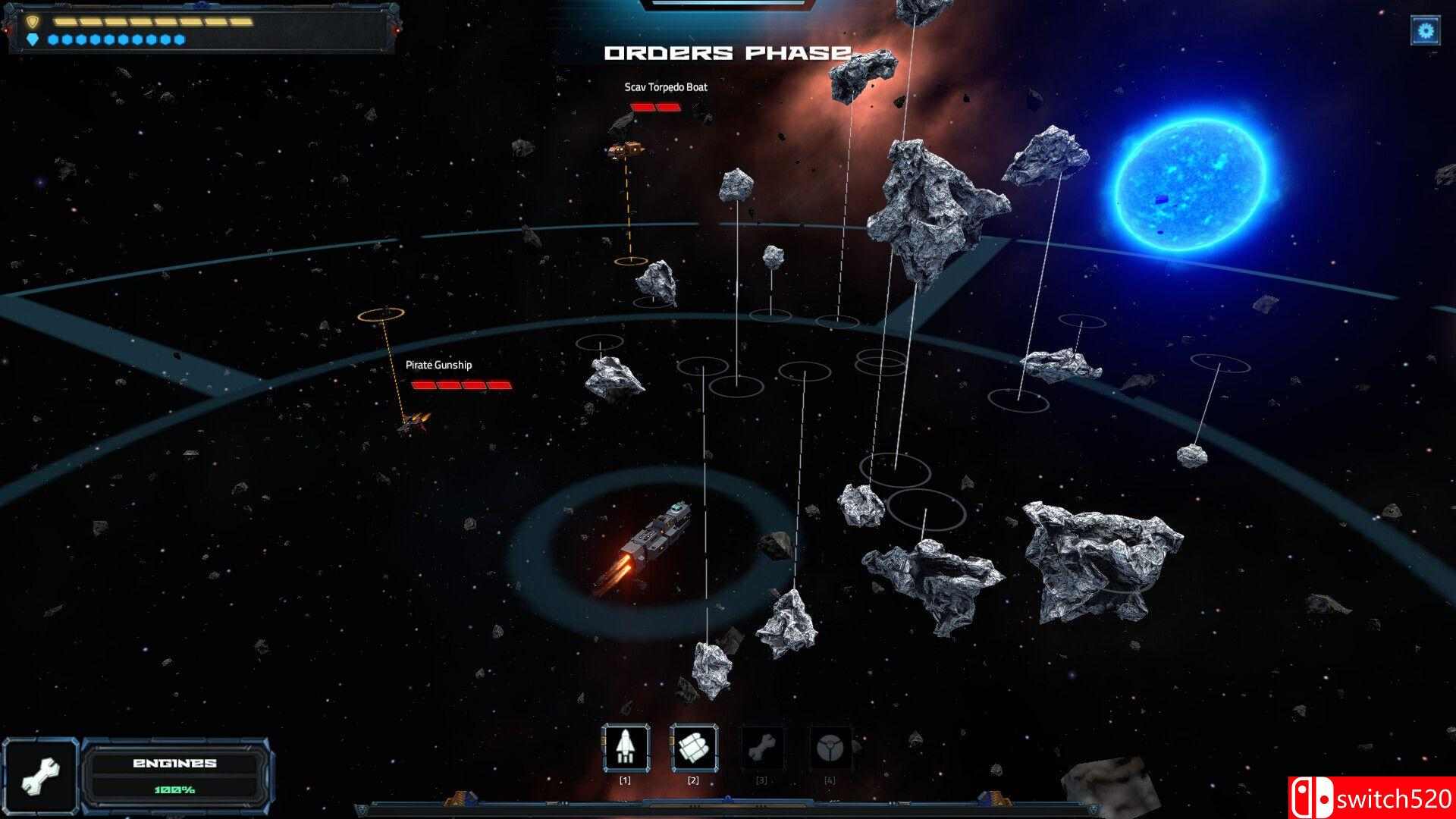
Task: Click the ORDERS PHASE header banner
Action: pos(728,53)
